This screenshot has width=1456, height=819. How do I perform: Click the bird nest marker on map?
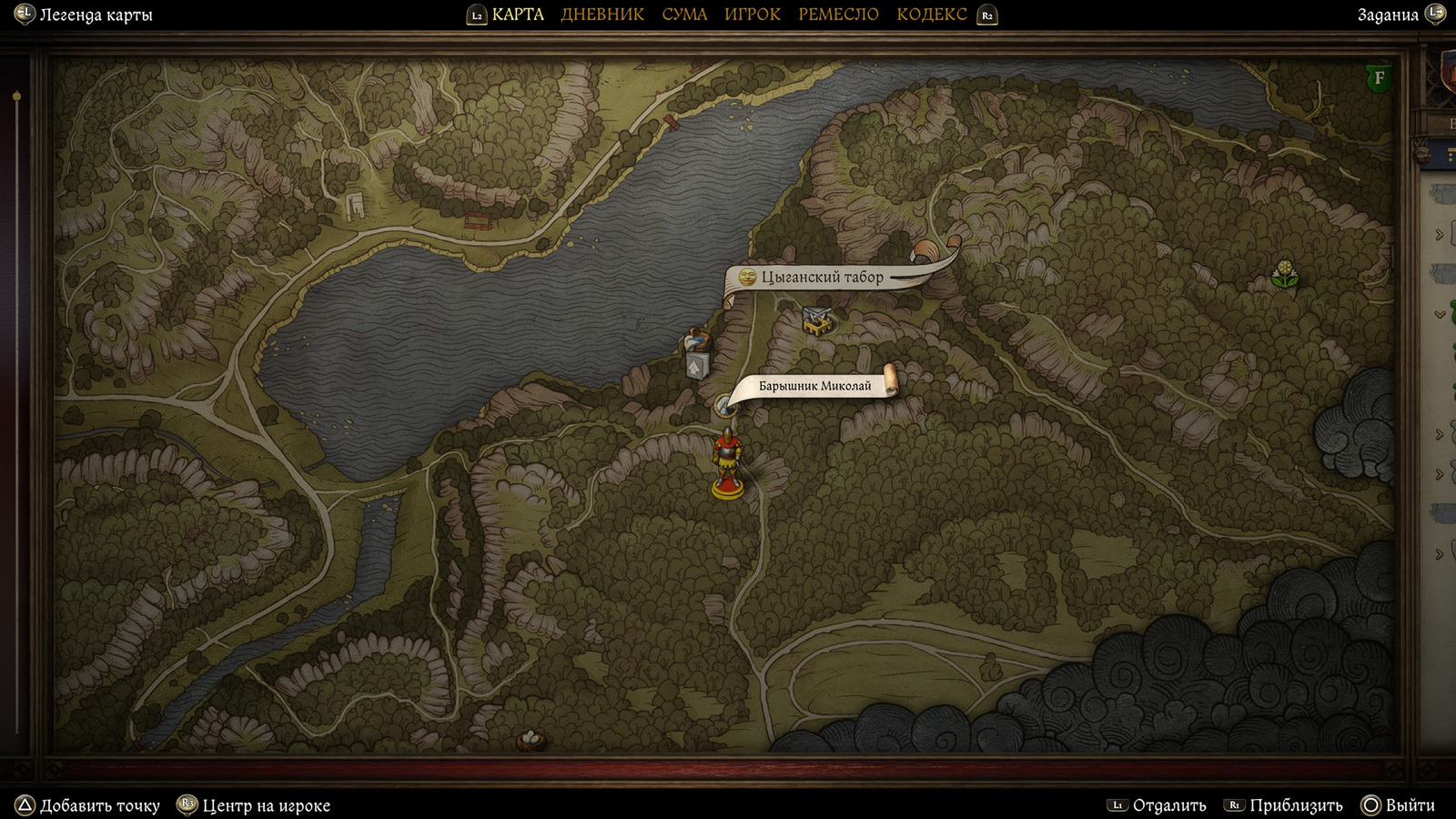(x=531, y=740)
